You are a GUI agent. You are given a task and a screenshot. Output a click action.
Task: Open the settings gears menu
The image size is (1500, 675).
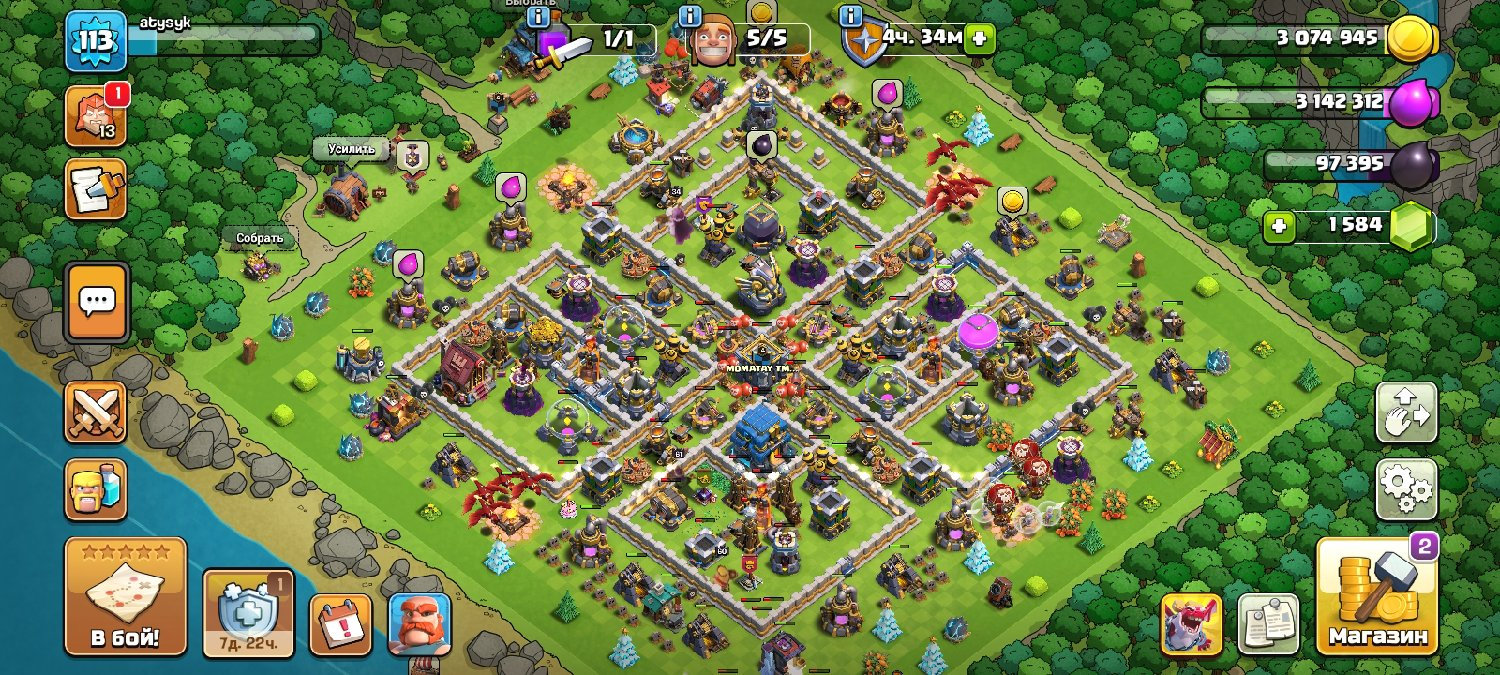pos(1407,489)
